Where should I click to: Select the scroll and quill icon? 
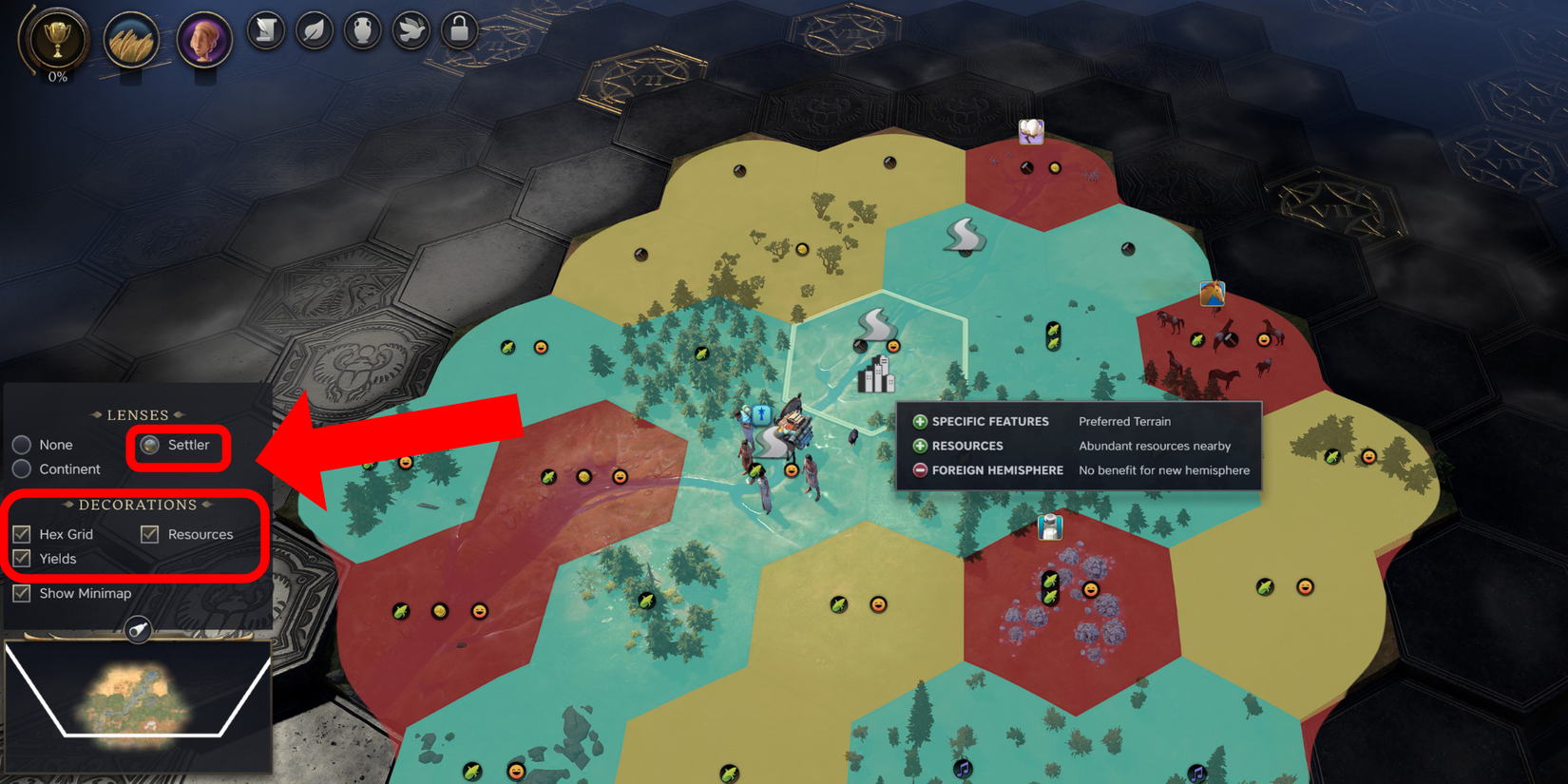pyautogui.click(x=265, y=29)
